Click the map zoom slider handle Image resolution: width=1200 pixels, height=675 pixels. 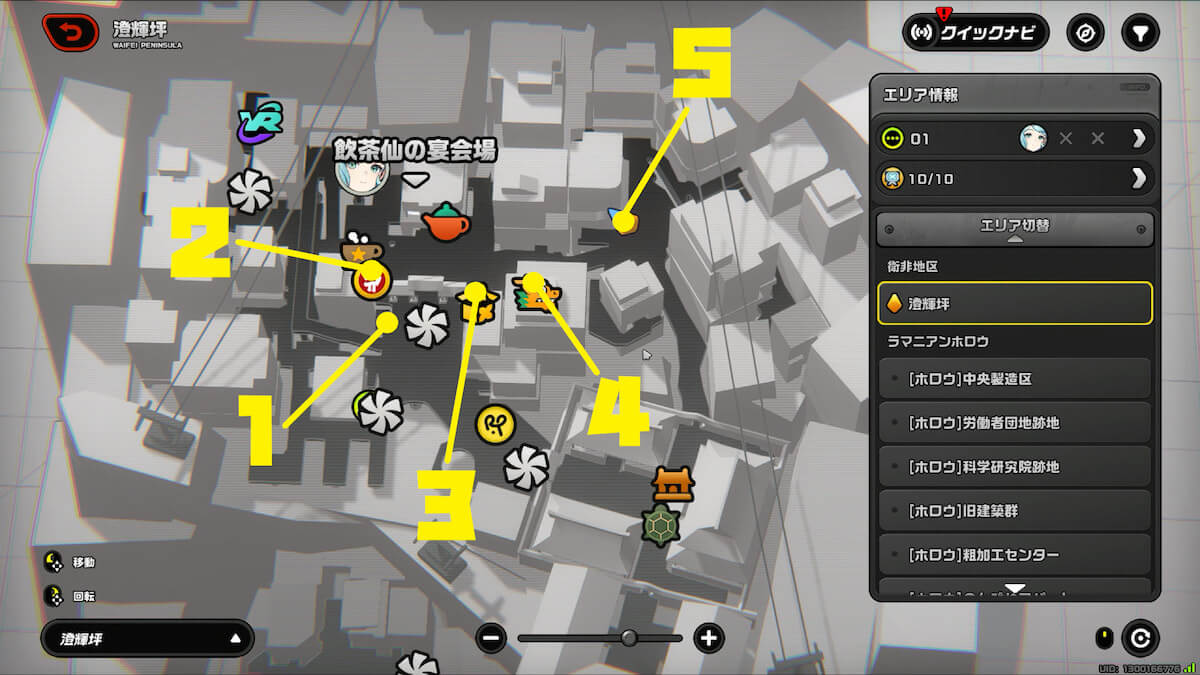coord(629,638)
